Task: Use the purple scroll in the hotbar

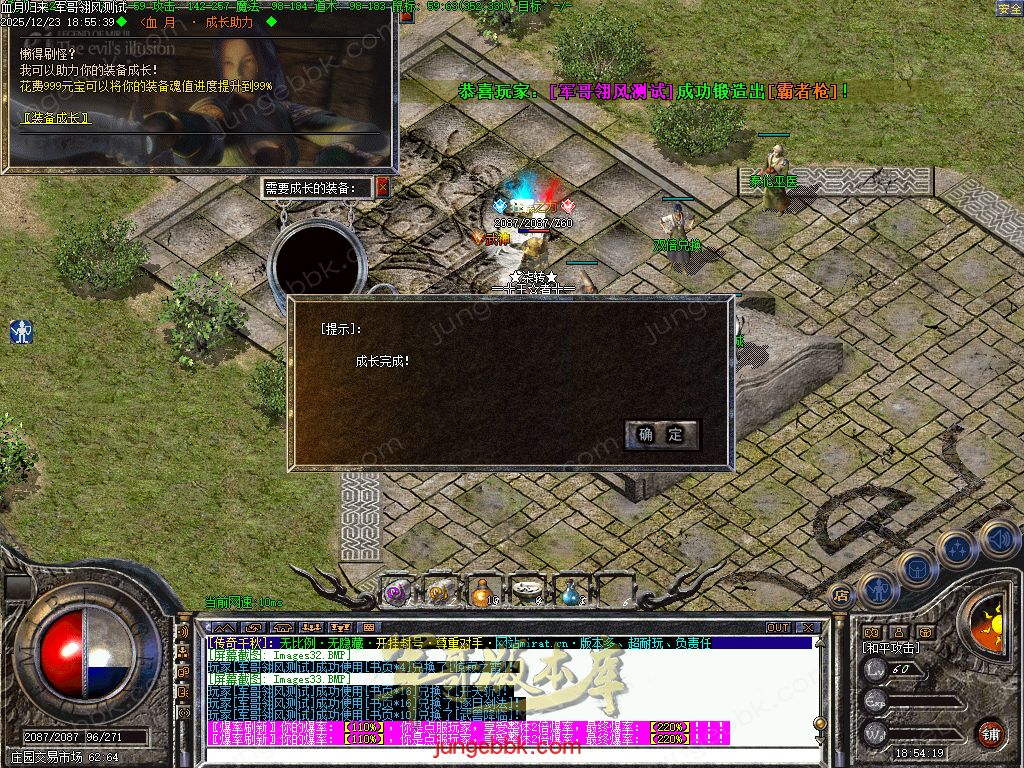Action: click(396, 592)
